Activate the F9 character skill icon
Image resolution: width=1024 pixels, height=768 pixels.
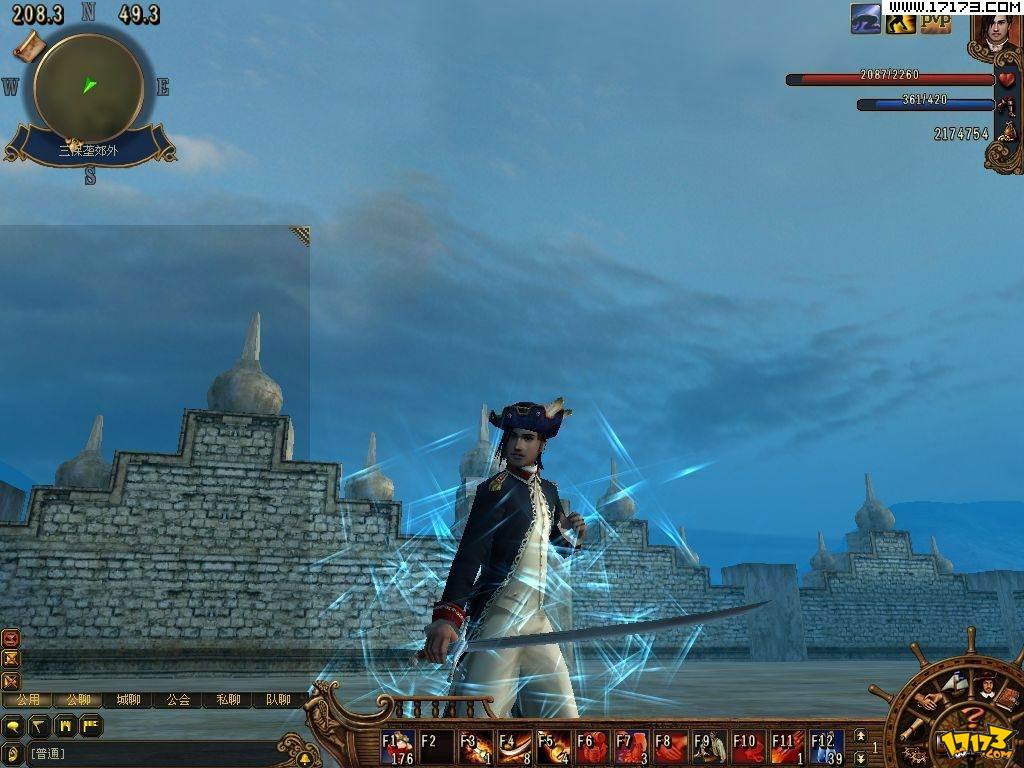pos(710,748)
